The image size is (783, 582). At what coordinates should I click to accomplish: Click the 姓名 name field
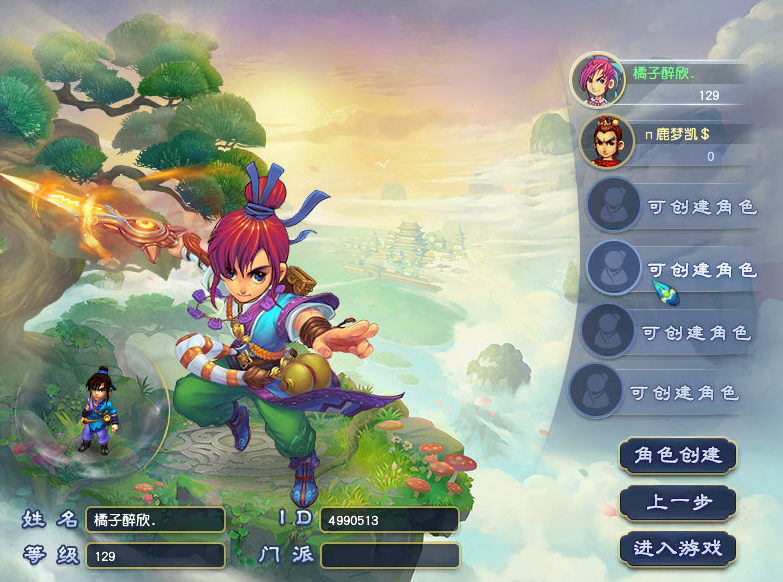155,520
